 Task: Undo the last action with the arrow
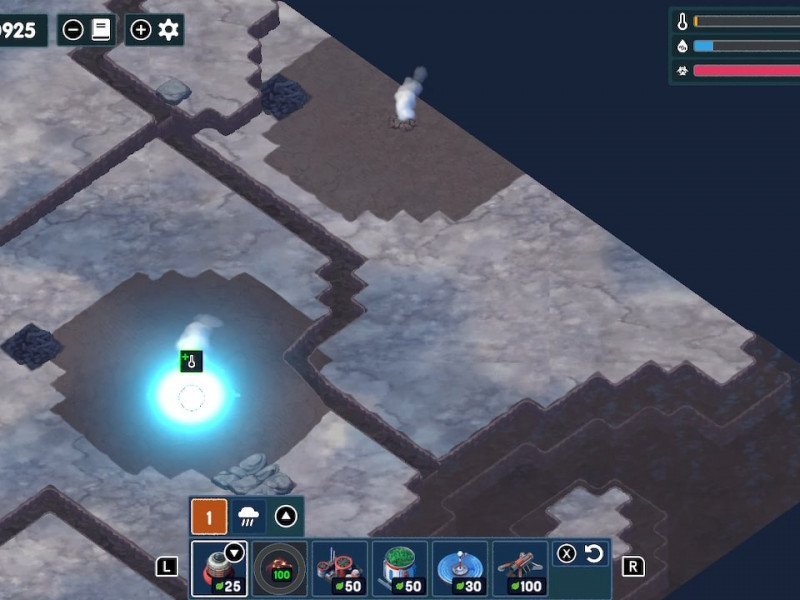coord(593,553)
